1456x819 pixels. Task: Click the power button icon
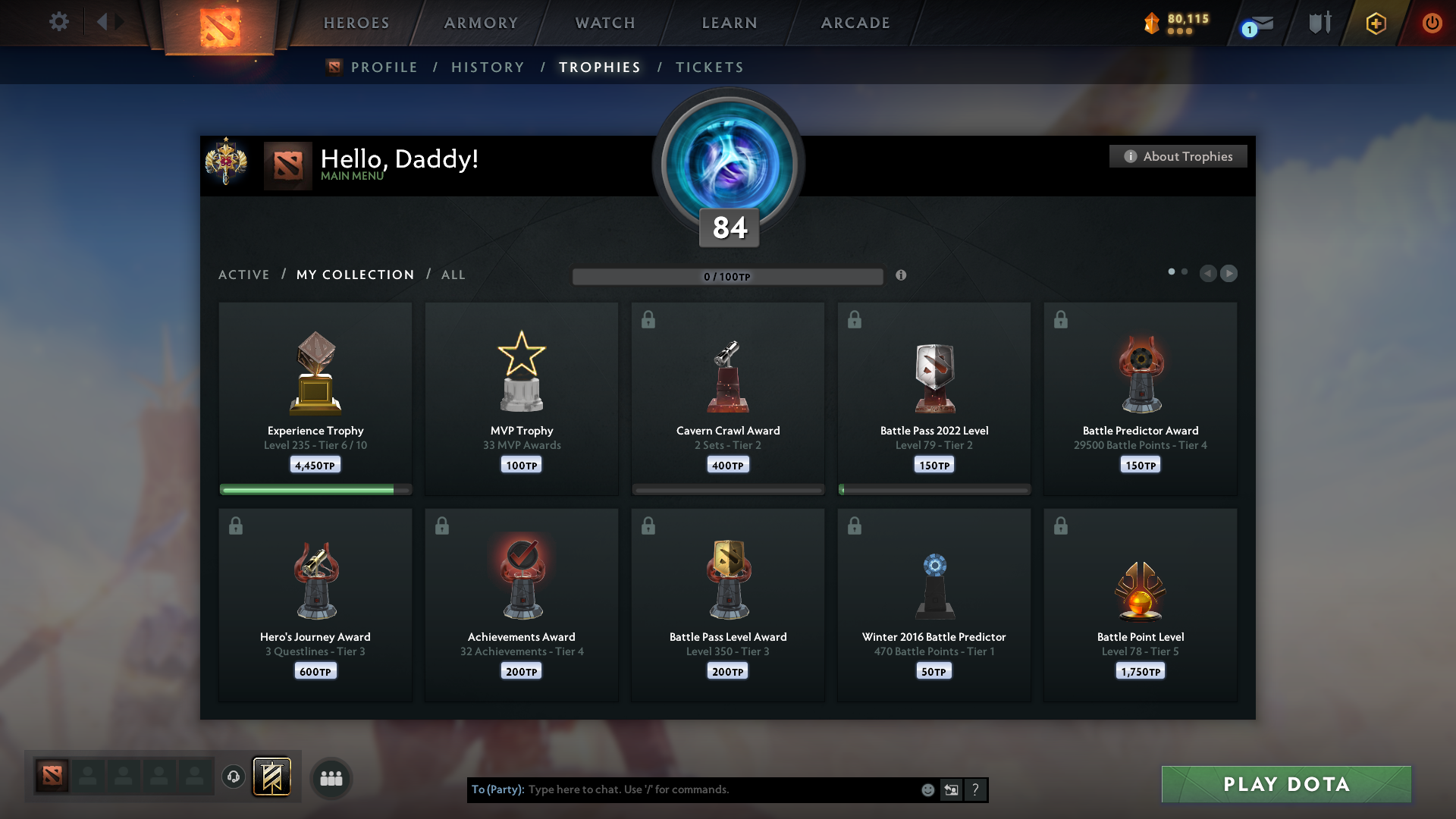point(1432,24)
